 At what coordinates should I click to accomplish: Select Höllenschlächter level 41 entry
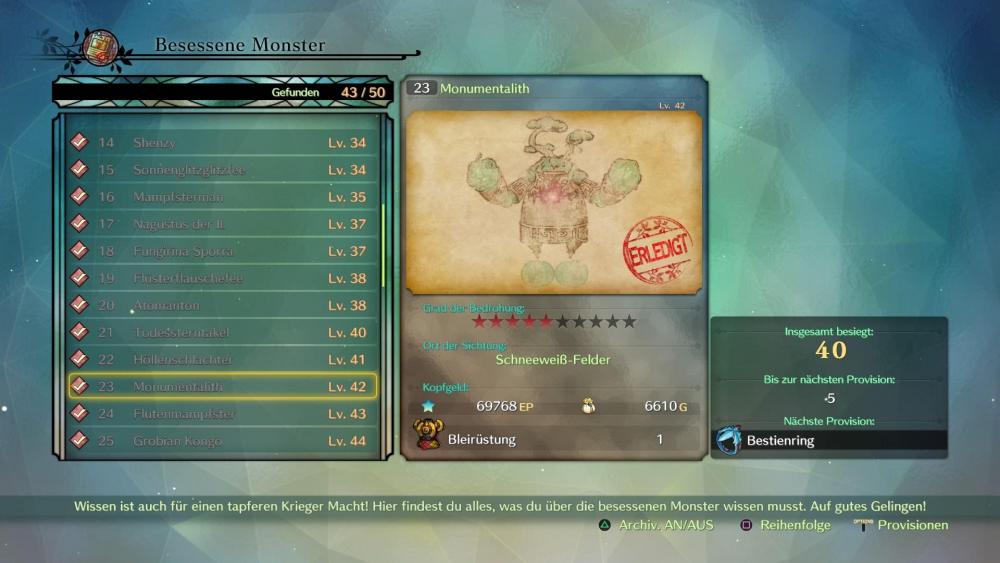[x=222, y=359]
